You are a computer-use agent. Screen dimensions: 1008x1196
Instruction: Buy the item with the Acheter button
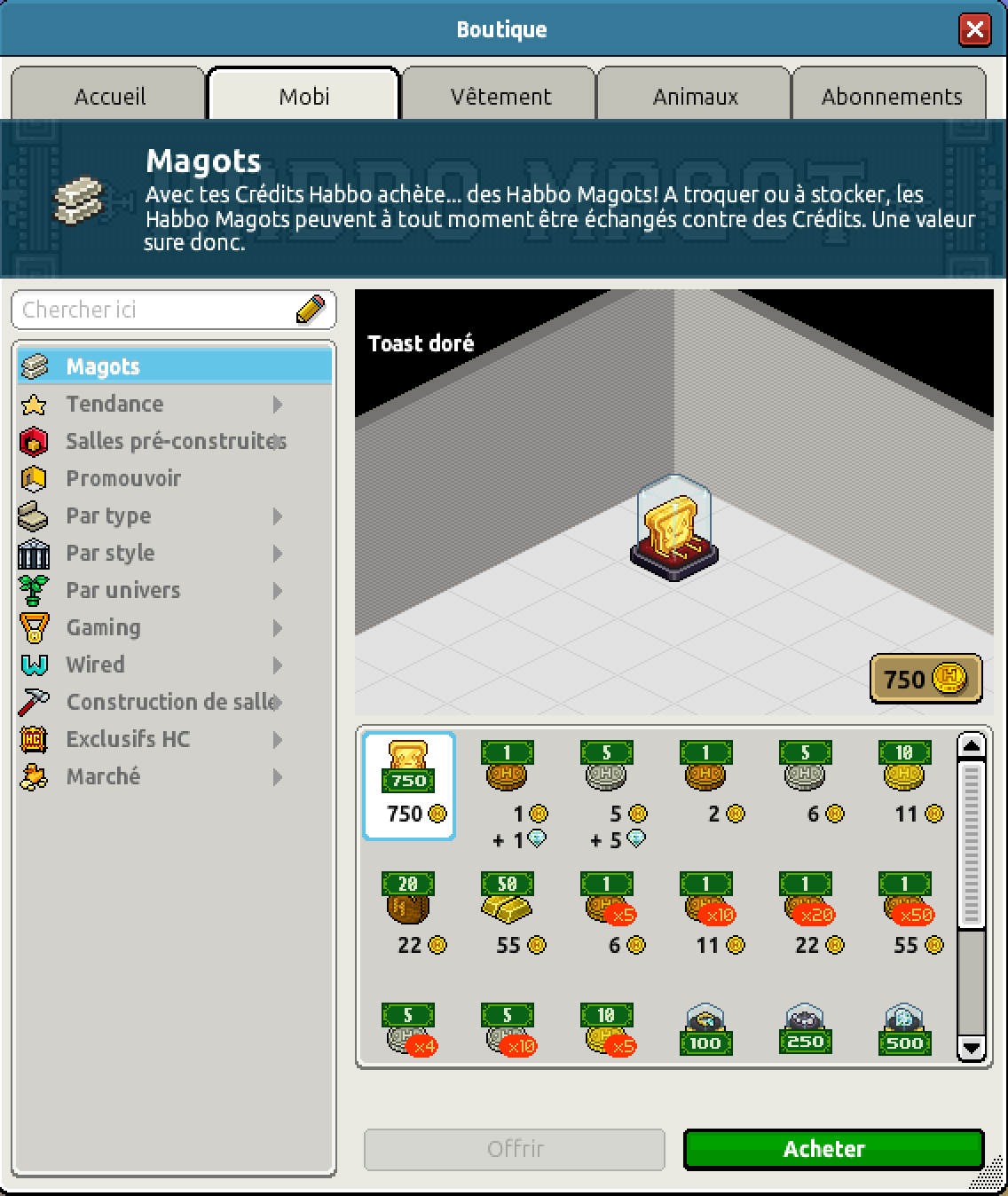(833, 1149)
